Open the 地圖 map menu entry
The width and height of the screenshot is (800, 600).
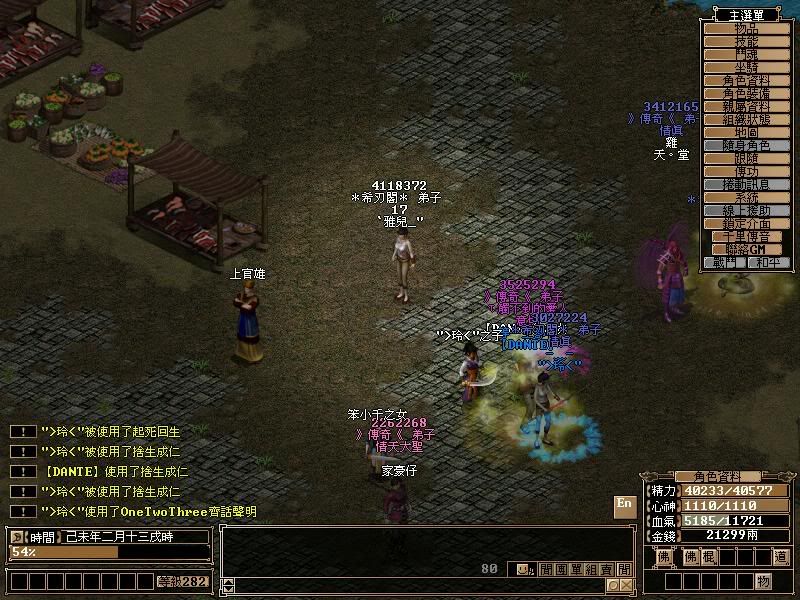click(746, 132)
